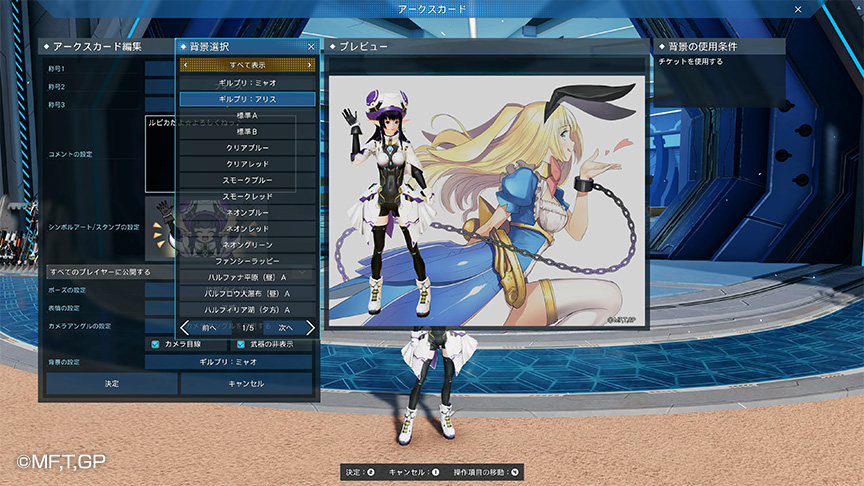Toggle the カメラ目線 checkbox
This screenshot has width=864, height=486.
pyautogui.click(x=155, y=344)
